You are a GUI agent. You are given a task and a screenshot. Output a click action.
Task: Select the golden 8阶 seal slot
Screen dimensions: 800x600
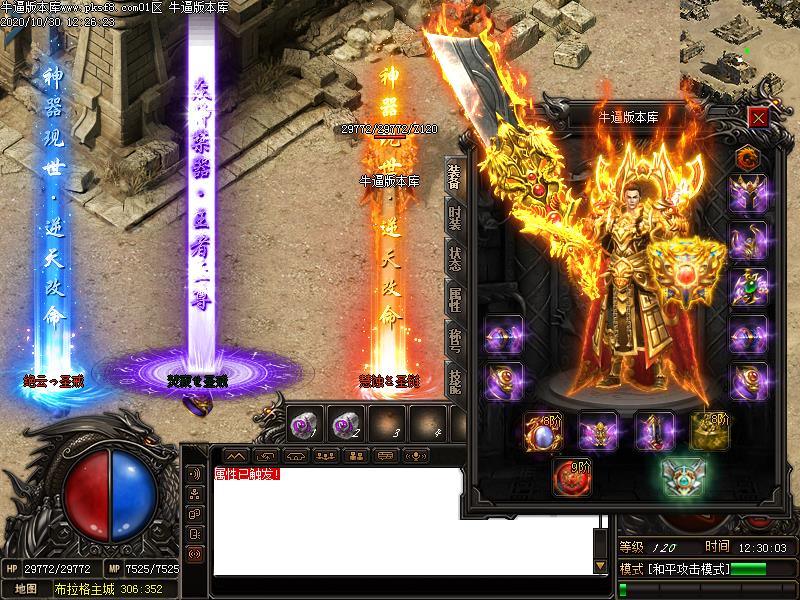[710, 431]
